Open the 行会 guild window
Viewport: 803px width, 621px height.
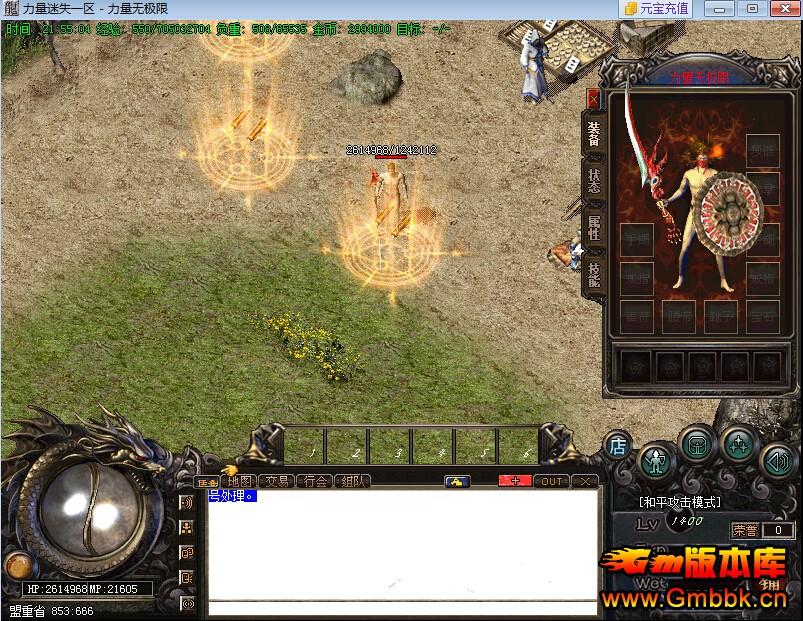tap(315, 481)
